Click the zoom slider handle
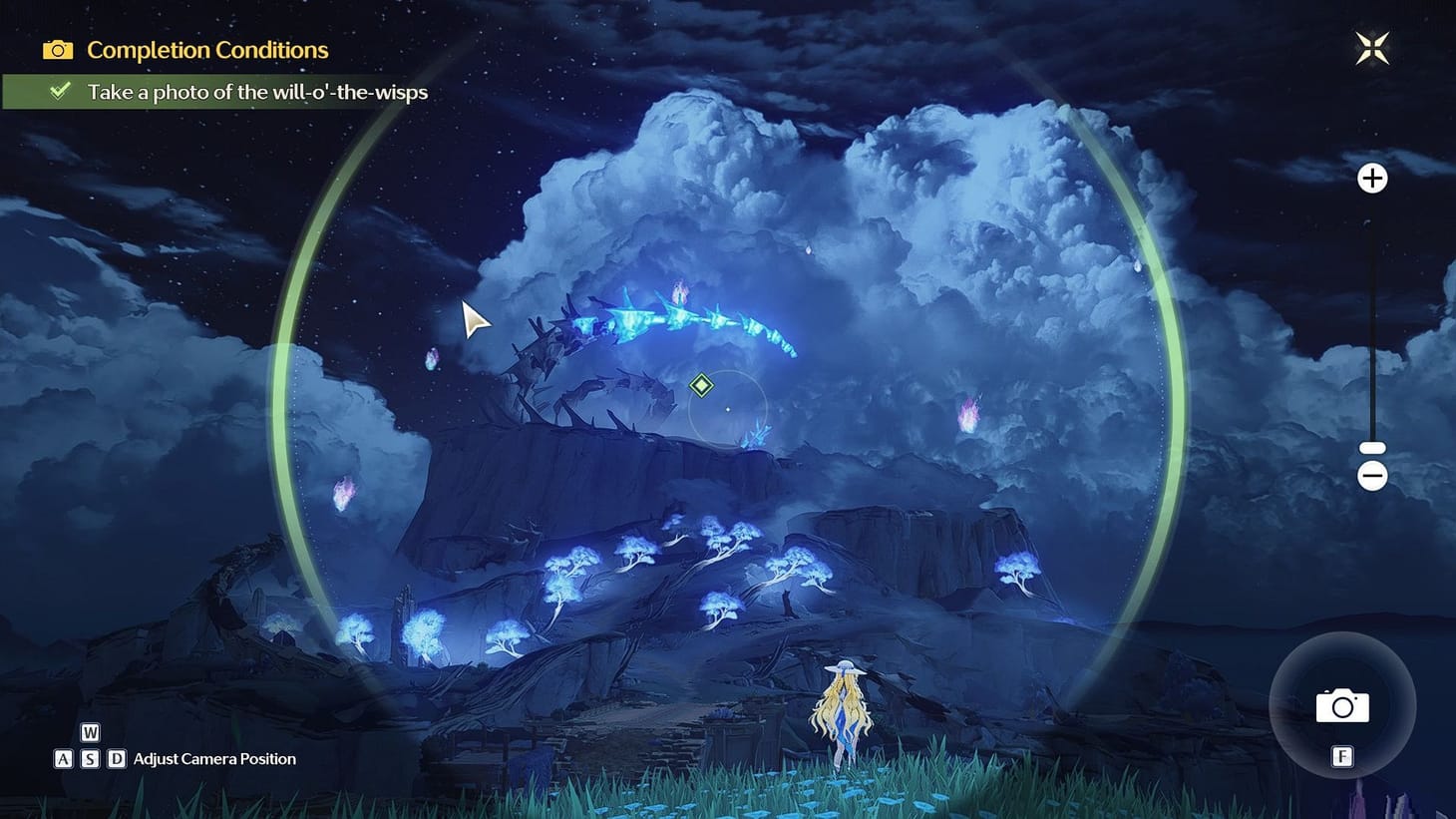The height and width of the screenshot is (819, 1456). (1372, 449)
